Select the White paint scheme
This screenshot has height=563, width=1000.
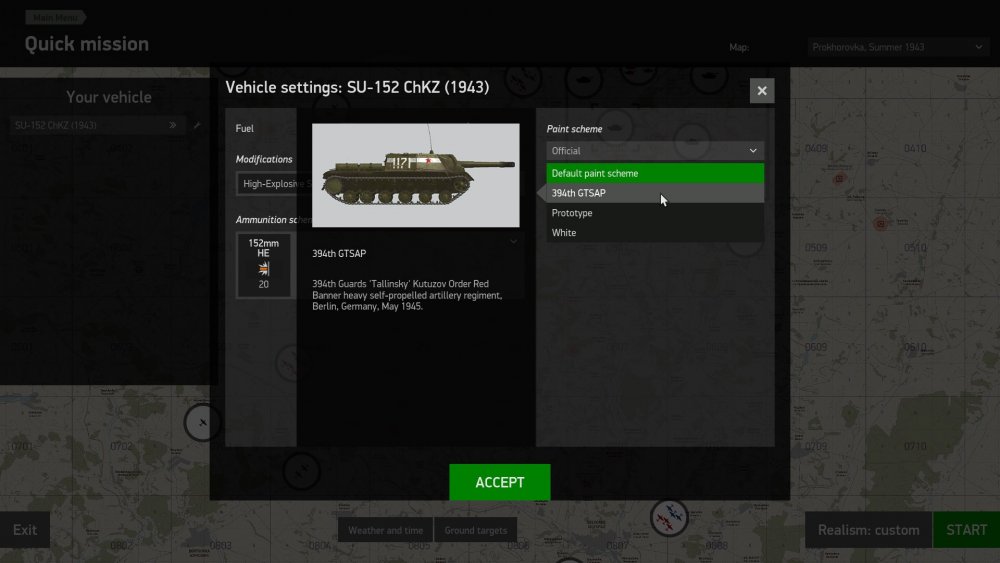pos(655,233)
